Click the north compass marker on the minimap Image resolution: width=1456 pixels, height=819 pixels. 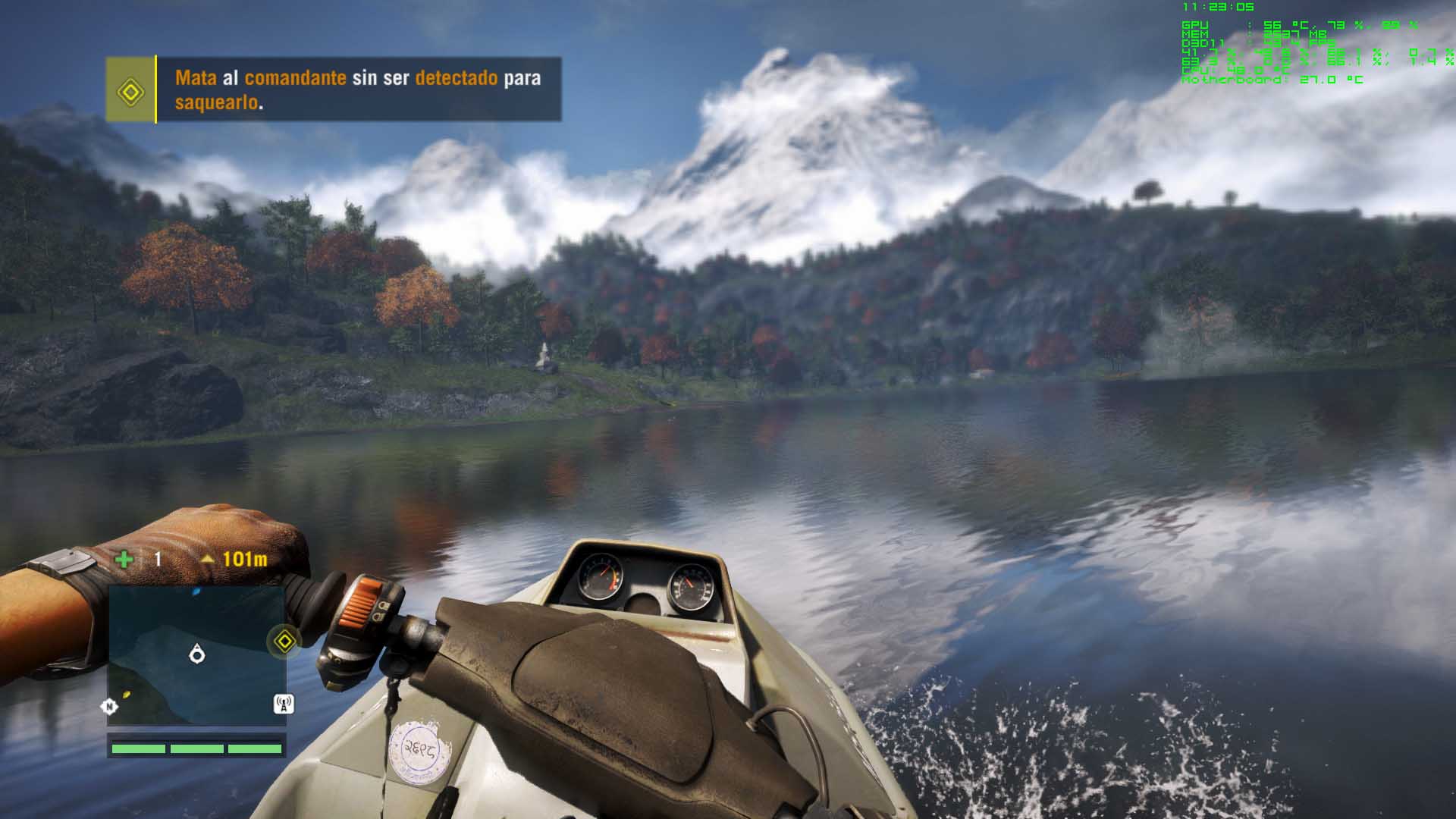[x=109, y=707]
